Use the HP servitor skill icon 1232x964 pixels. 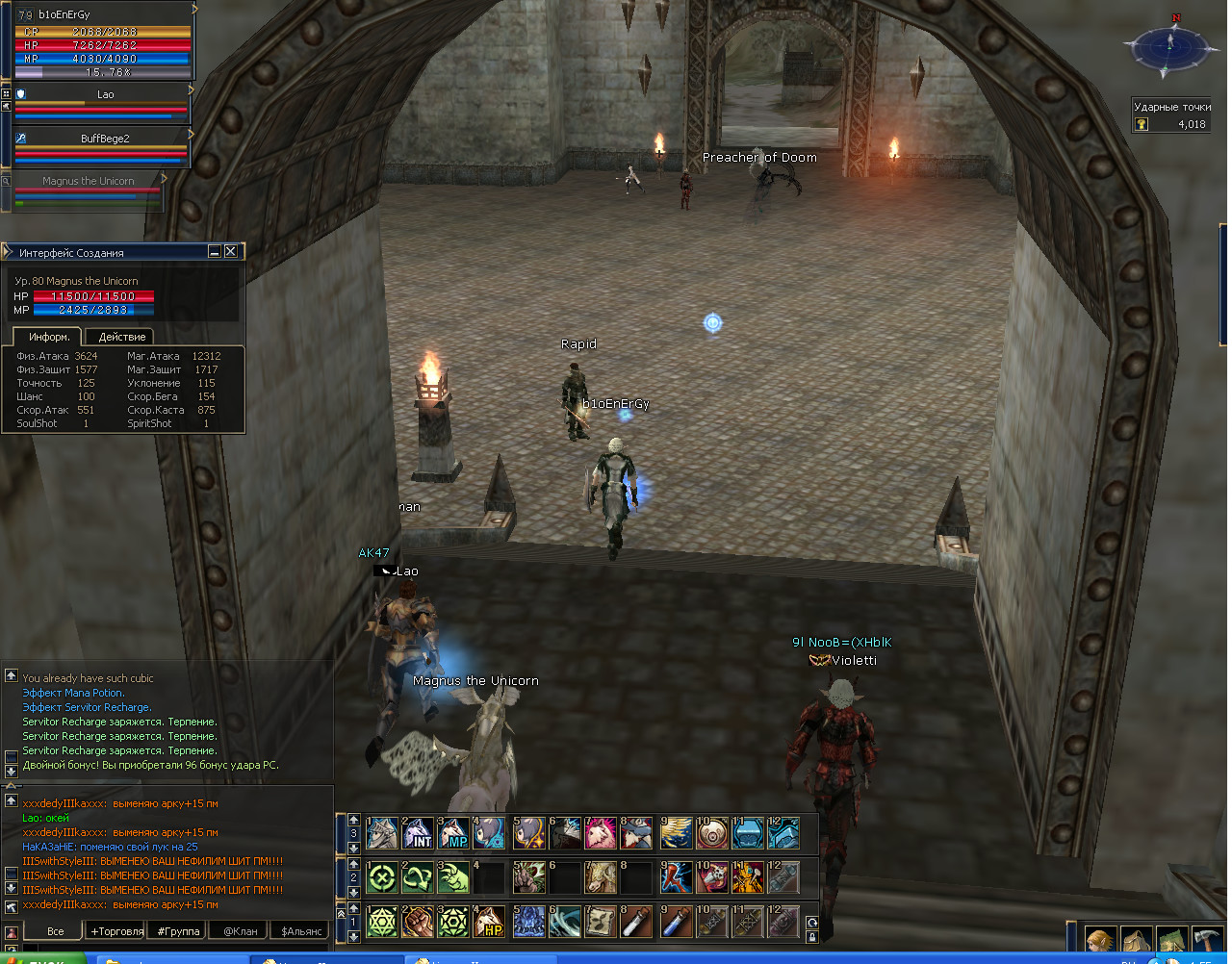[490, 922]
